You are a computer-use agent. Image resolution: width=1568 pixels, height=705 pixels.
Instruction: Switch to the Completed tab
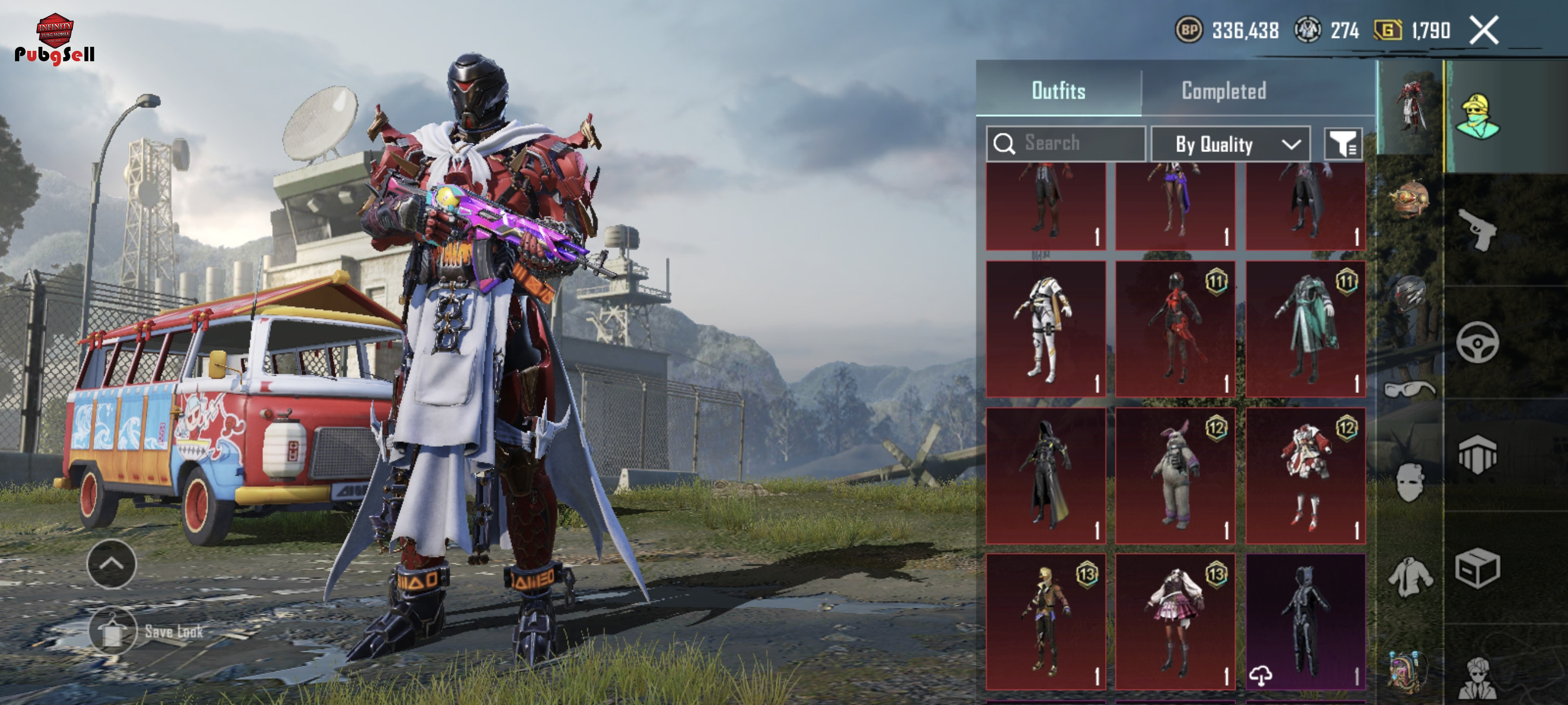click(1223, 91)
